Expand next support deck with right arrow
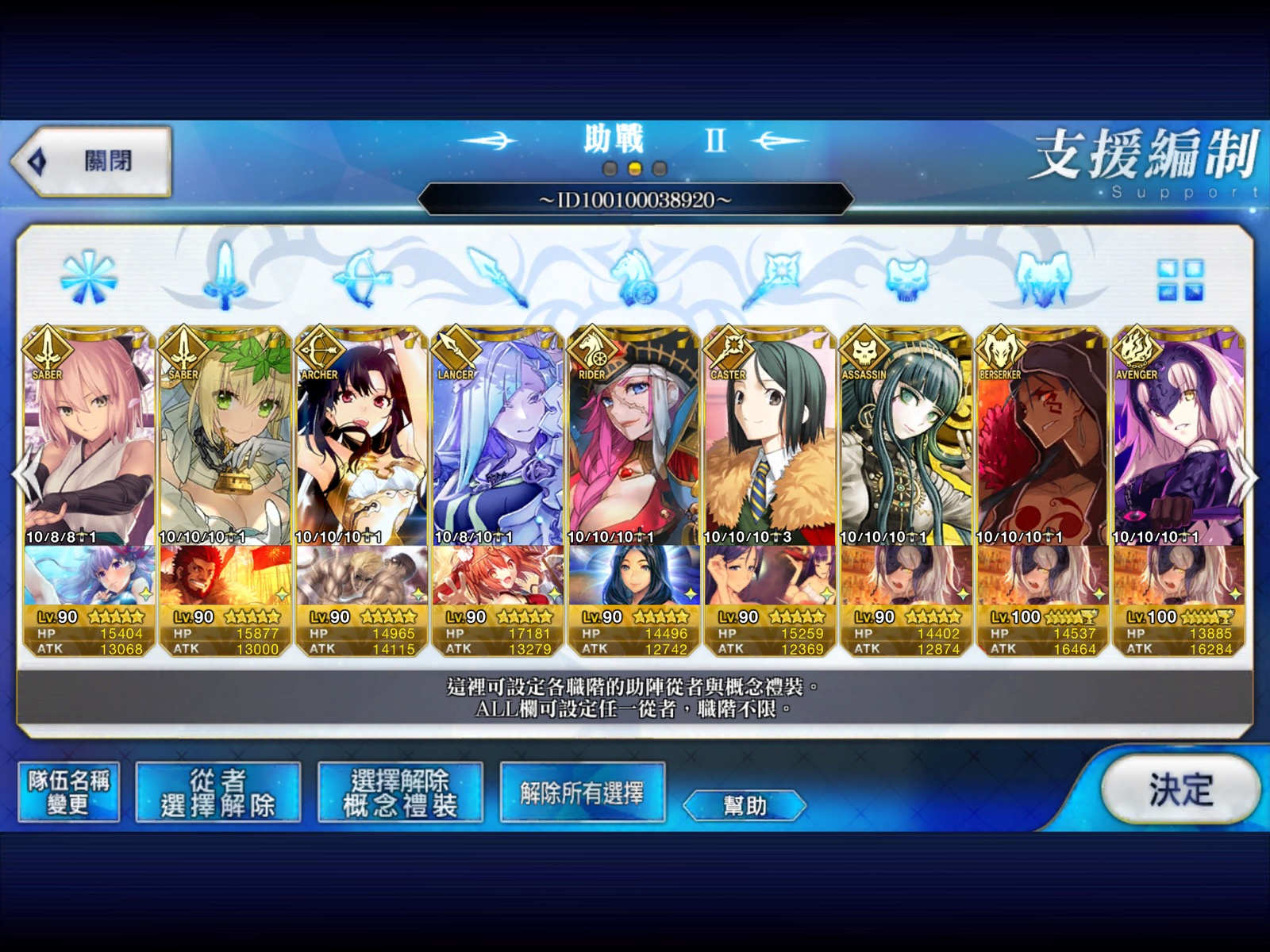 coord(1249,476)
